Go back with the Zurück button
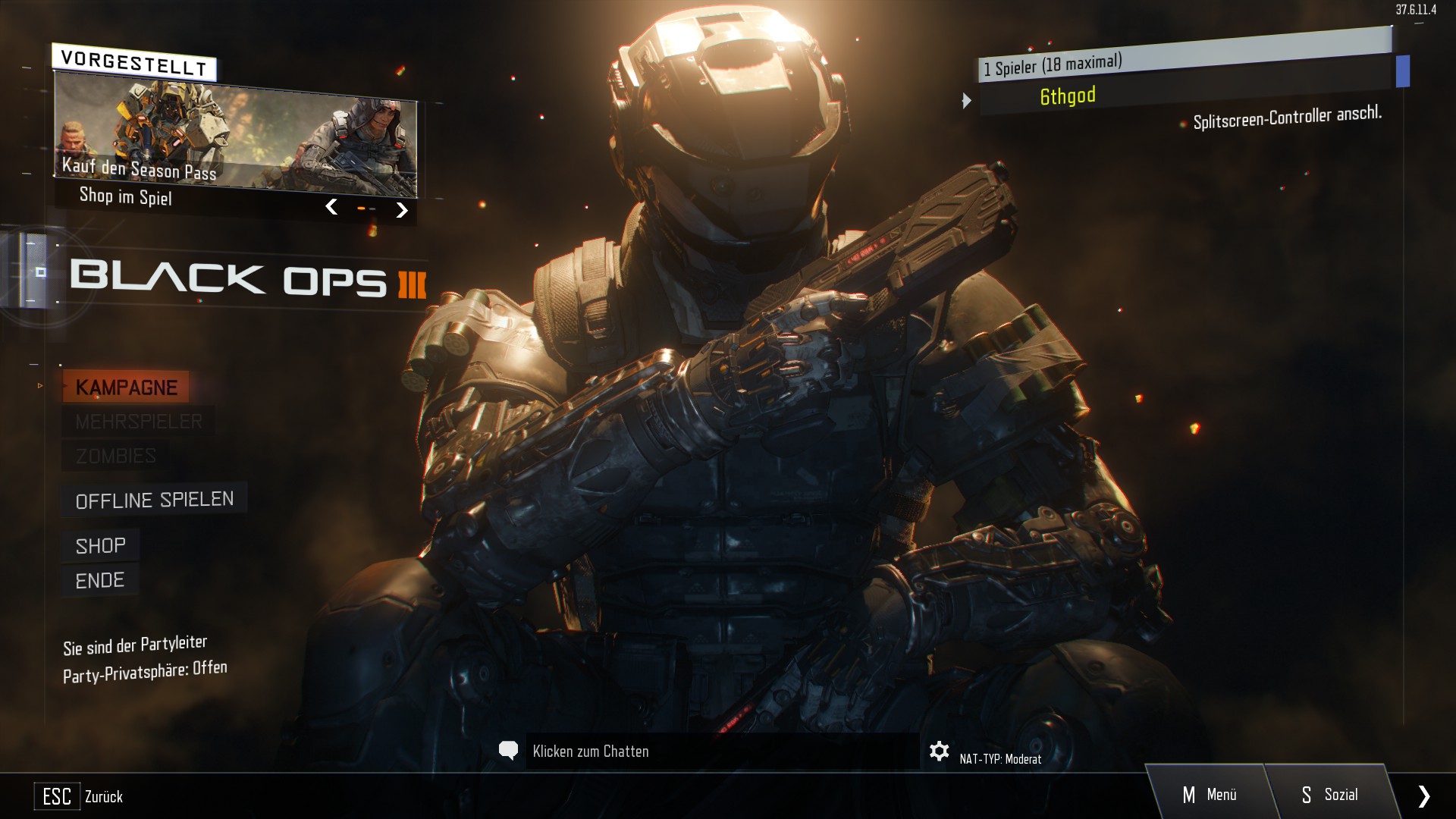Viewport: 1456px width, 819px height. coord(79,796)
